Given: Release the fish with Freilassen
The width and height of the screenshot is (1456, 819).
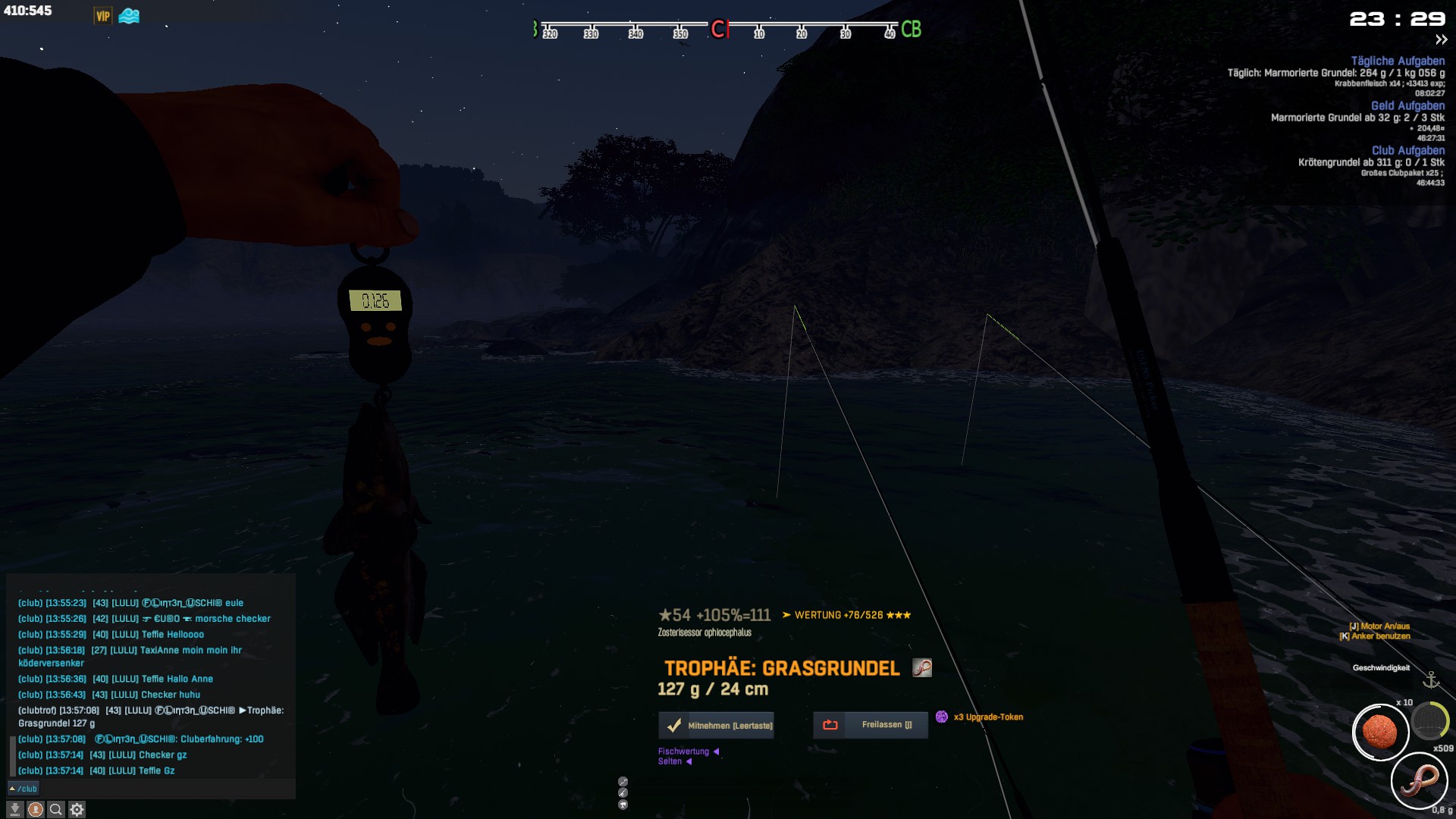Looking at the screenshot, I should tap(871, 725).
